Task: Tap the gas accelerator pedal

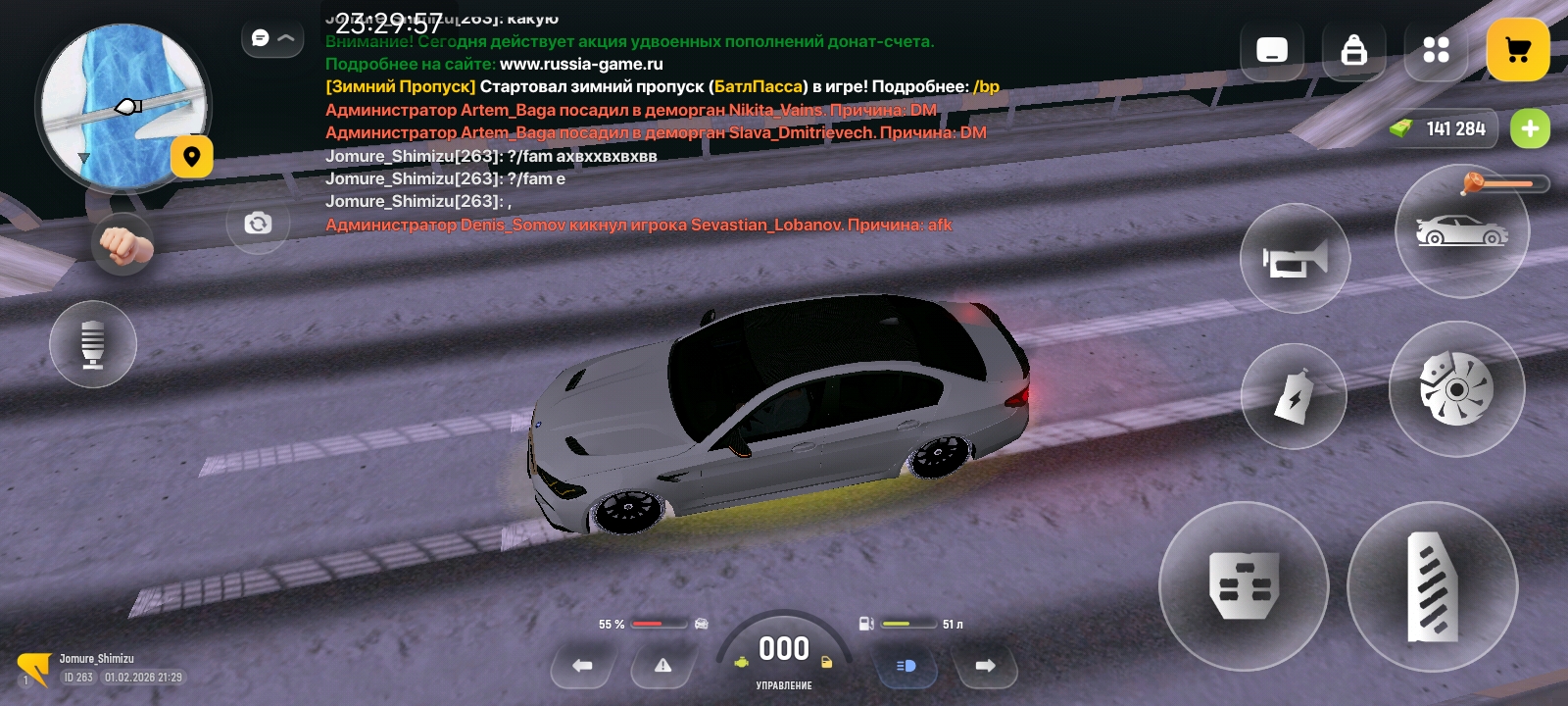Action: [1432, 586]
